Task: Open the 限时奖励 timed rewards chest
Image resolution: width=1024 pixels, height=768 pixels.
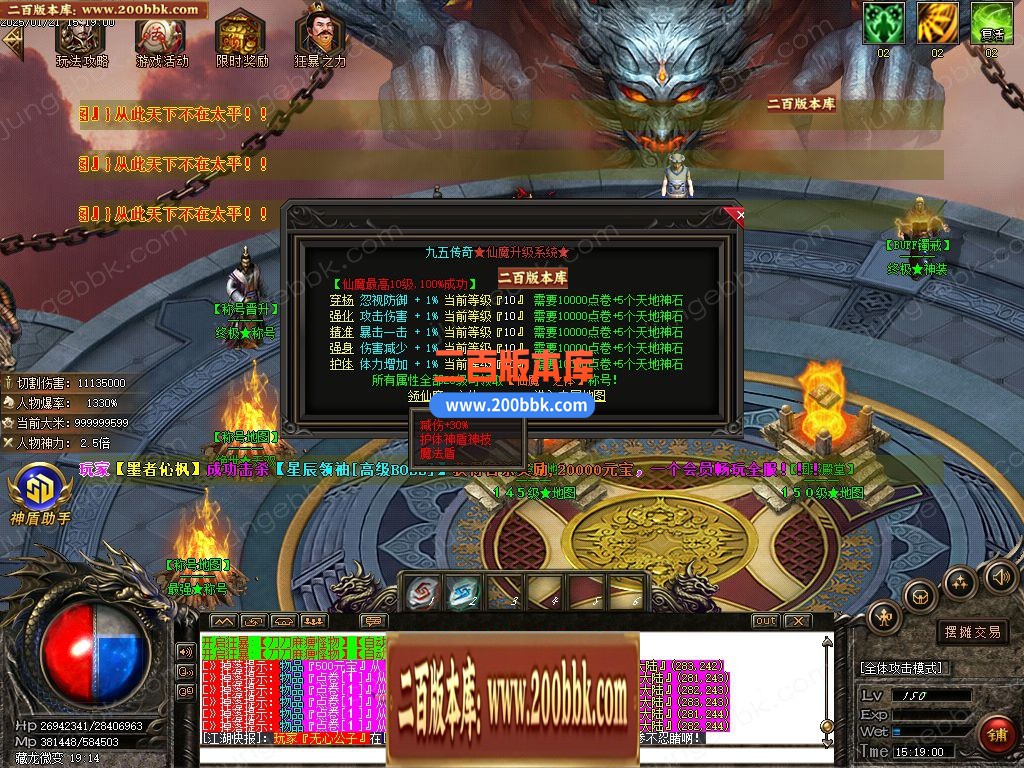Action: pos(241,40)
